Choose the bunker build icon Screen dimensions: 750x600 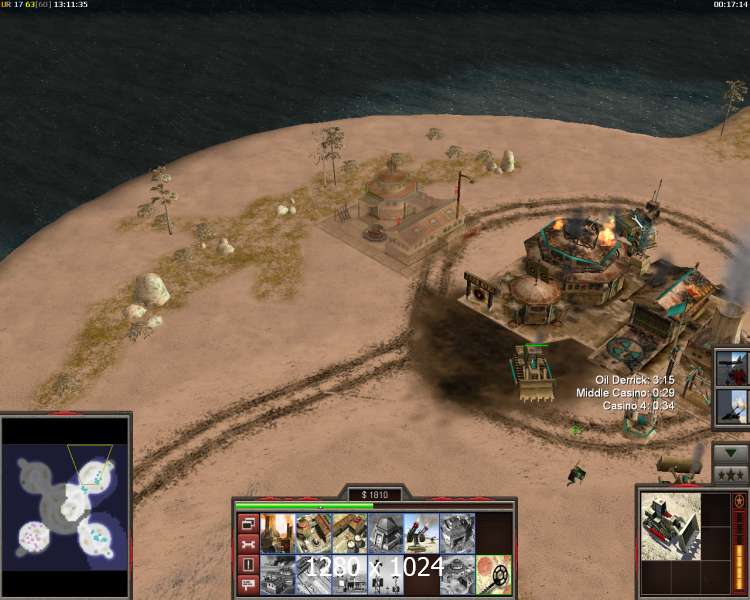point(384,532)
